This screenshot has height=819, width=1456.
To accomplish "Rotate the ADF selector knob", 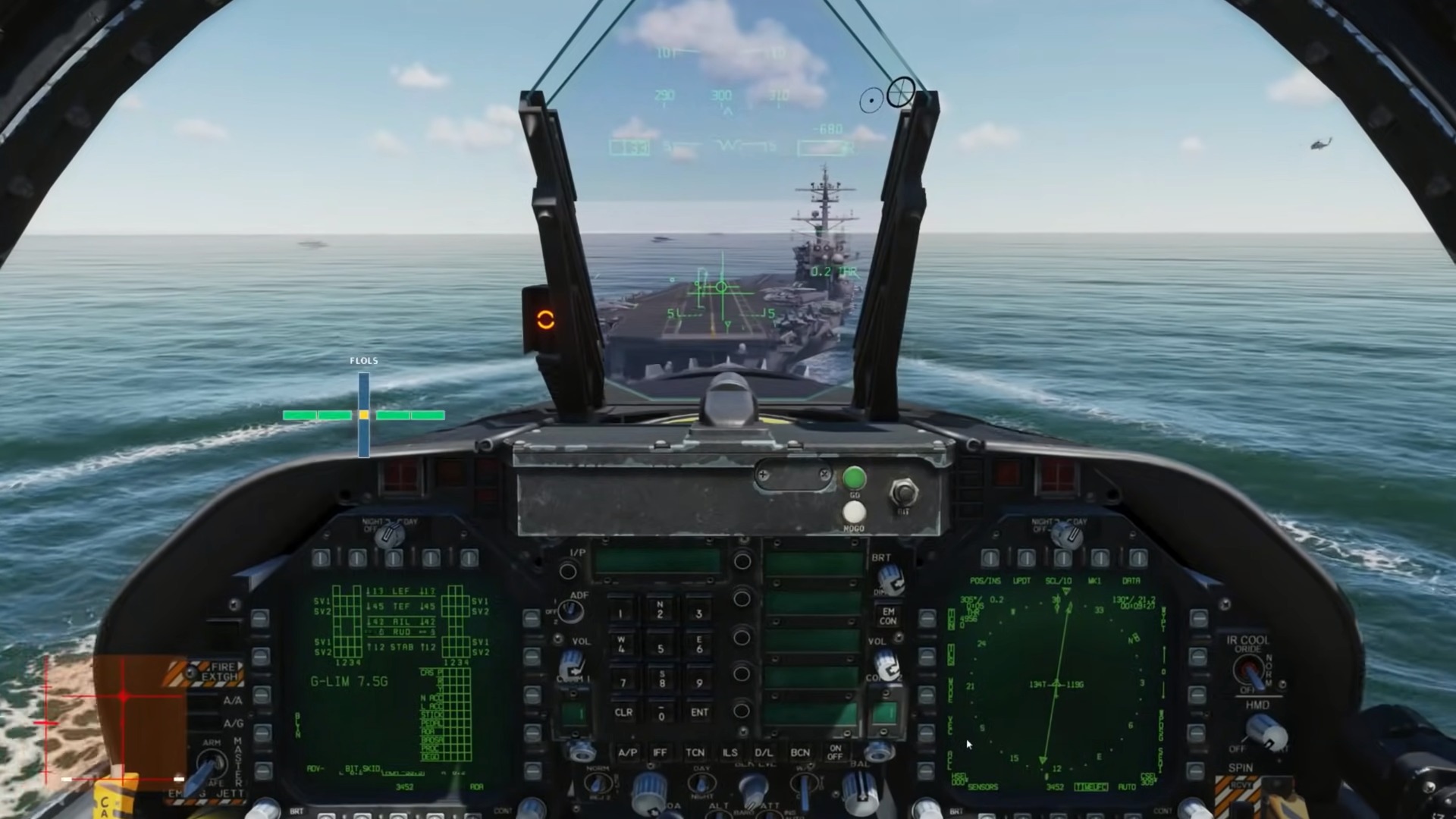I will point(570,611).
